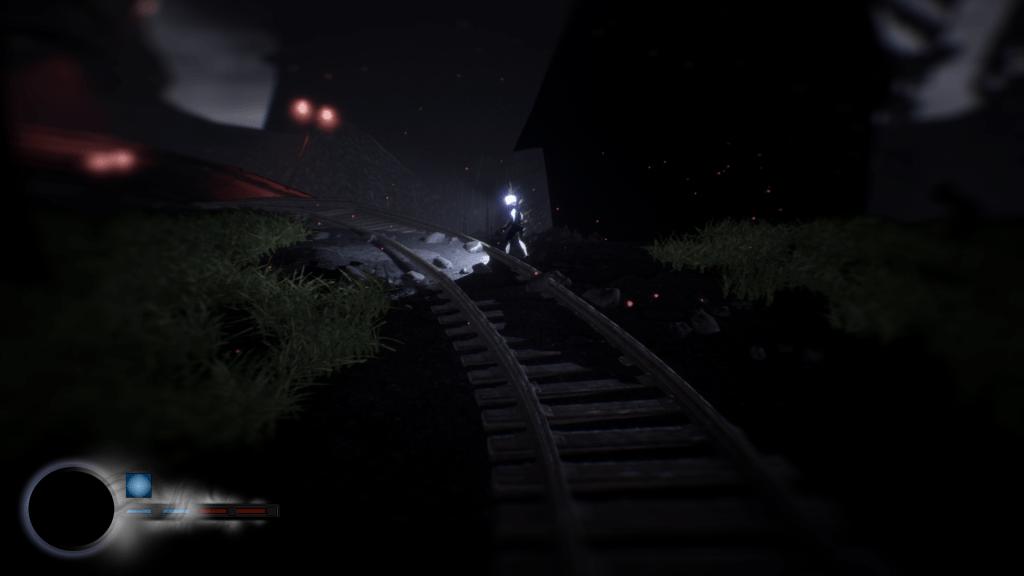Image resolution: width=1024 pixels, height=576 pixels.
Task: Click the black circular portrait ring
Action: [70, 509]
